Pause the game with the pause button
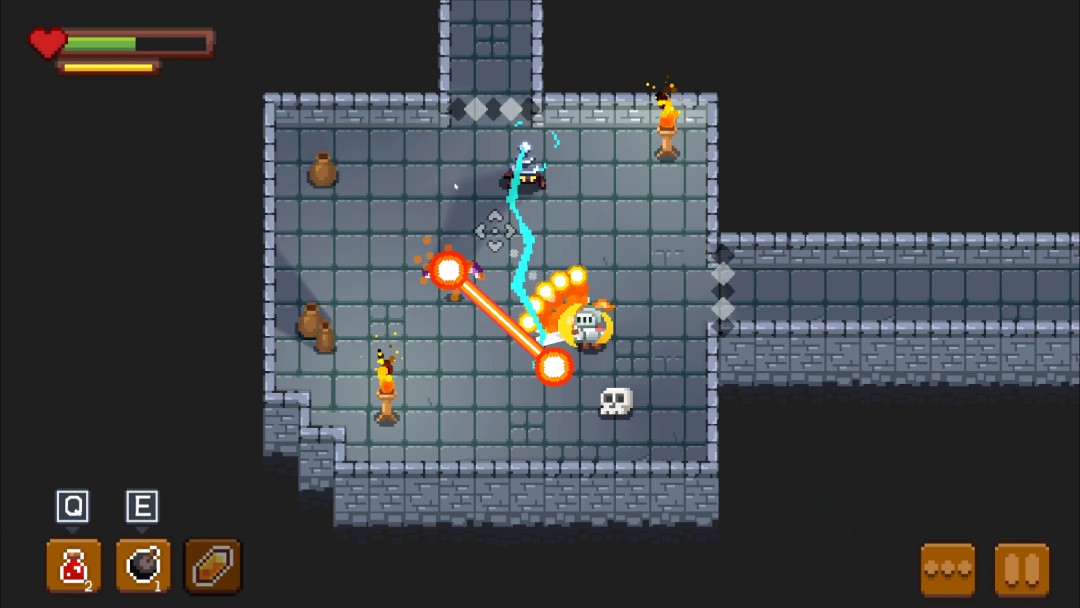This screenshot has height=608, width=1080. point(1021,570)
